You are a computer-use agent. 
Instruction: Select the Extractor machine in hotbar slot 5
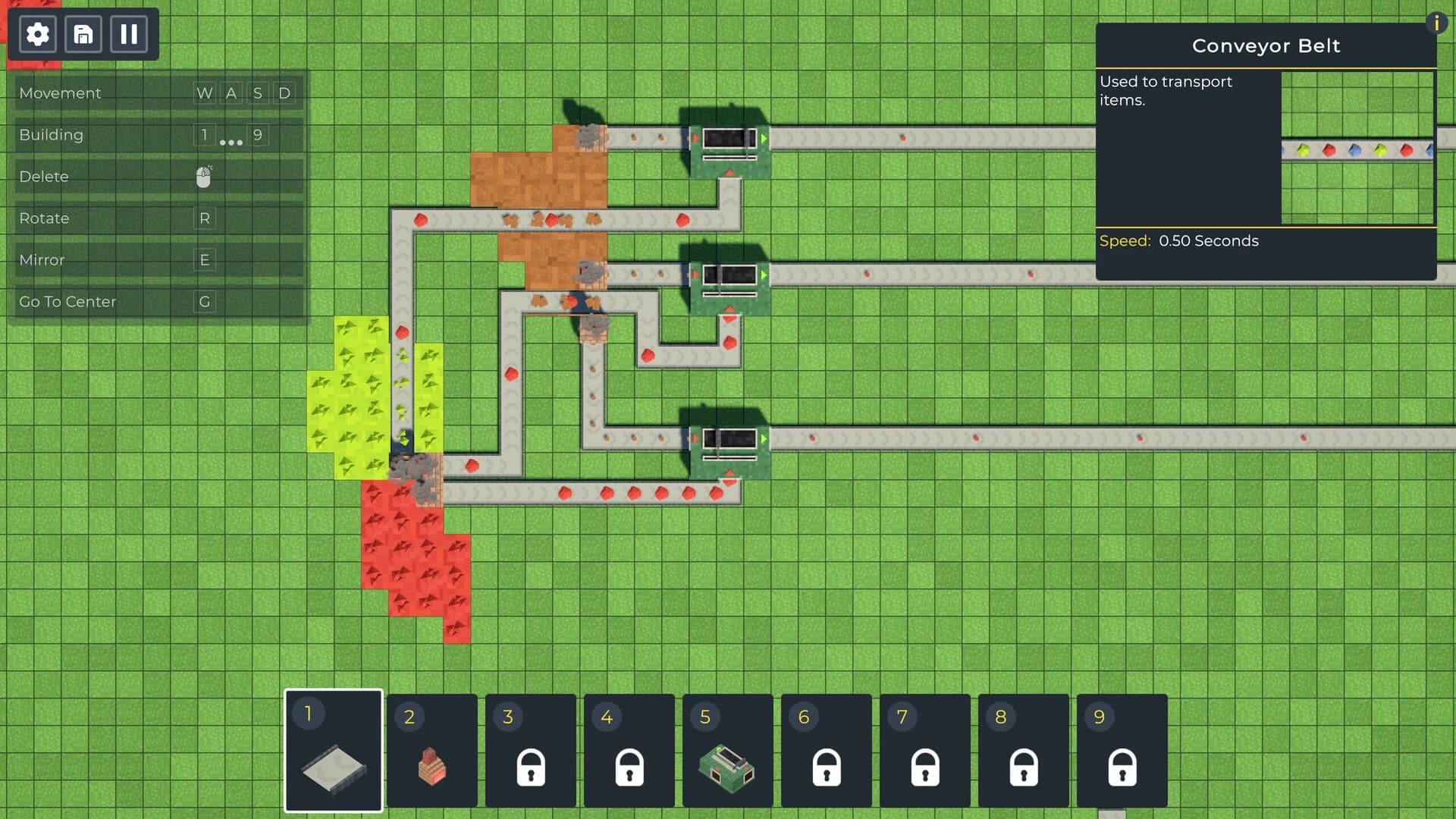click(x=728, y=767)
